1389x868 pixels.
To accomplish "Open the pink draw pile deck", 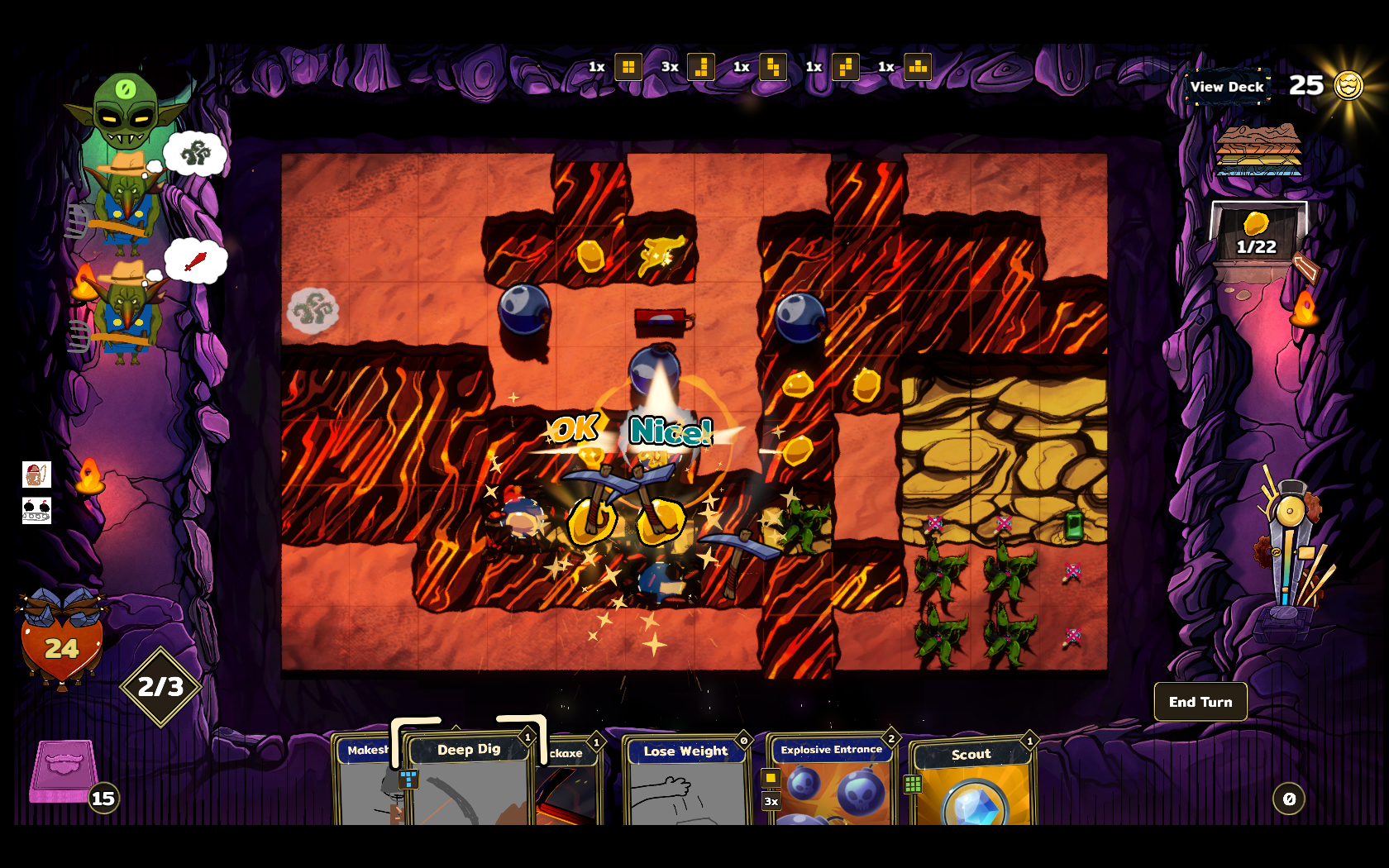I will pyautogui.click(x=64, y=770).
